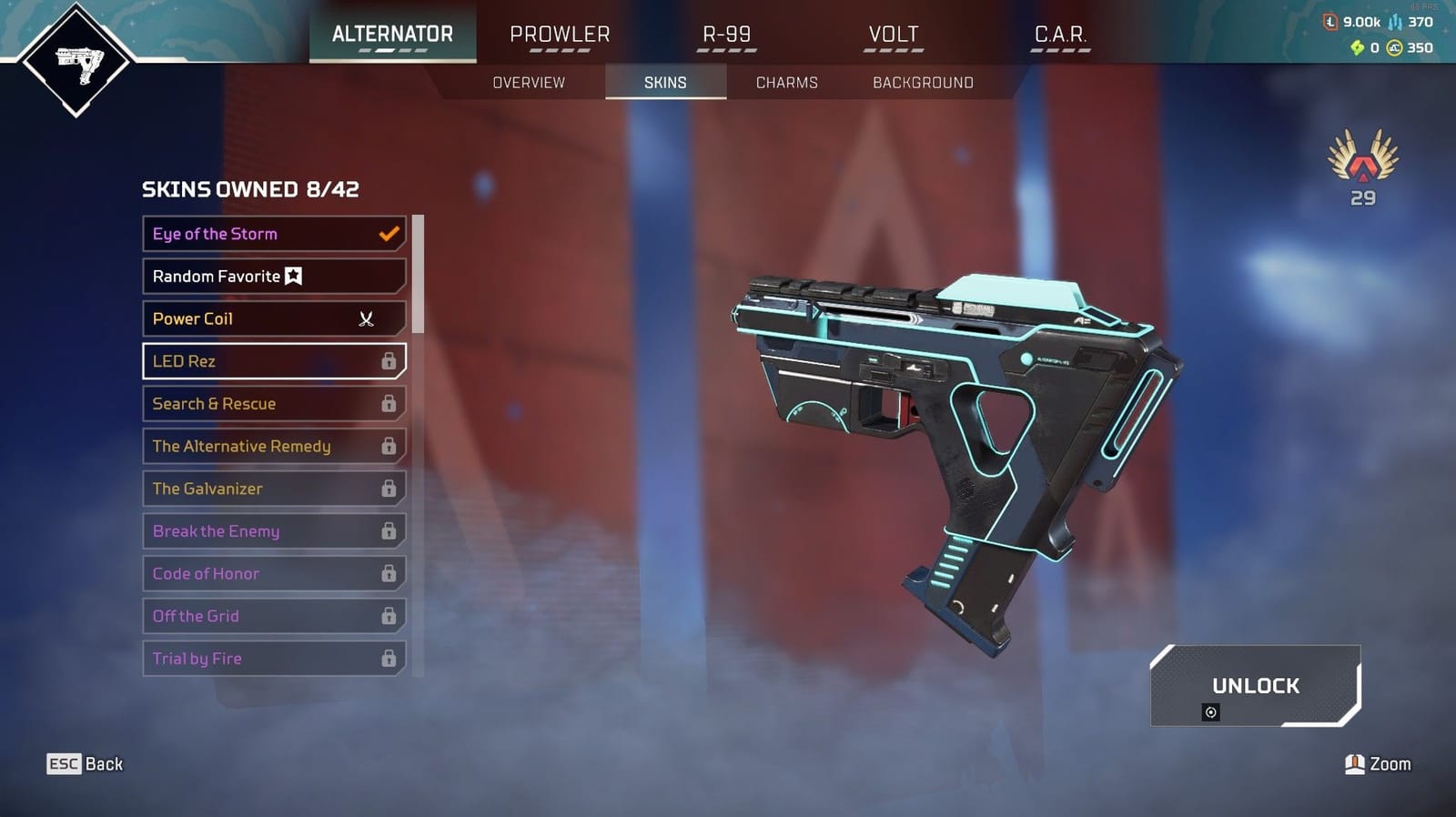Switch to the Overview tab
The height and width of the screenshot is (817, 1456).
click(527, 82)
